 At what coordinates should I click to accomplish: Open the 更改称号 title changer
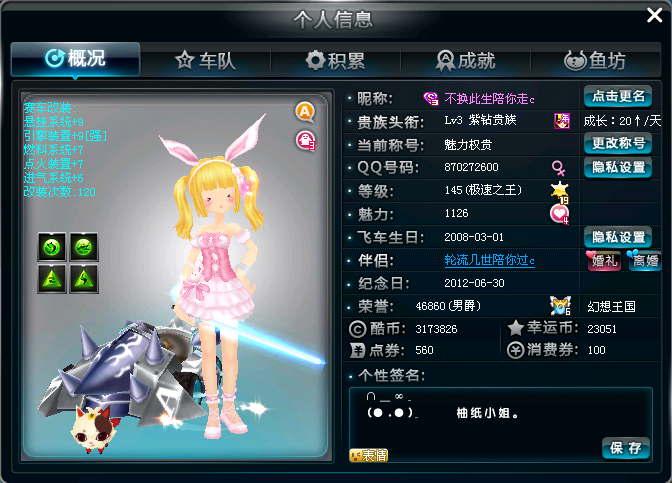(617, 143)
